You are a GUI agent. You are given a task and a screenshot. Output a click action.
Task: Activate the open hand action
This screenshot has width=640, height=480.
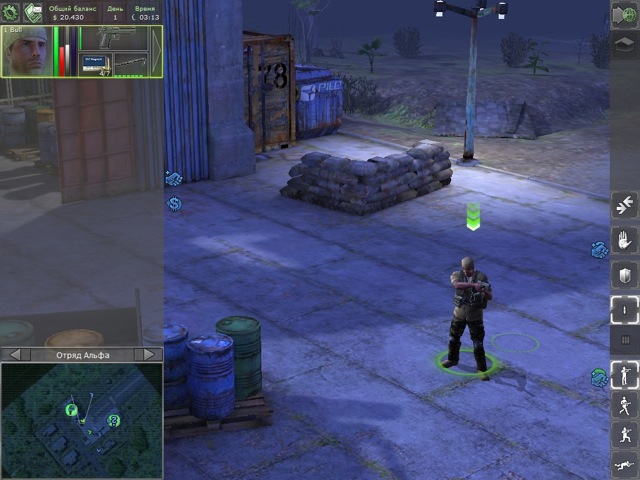625,241
